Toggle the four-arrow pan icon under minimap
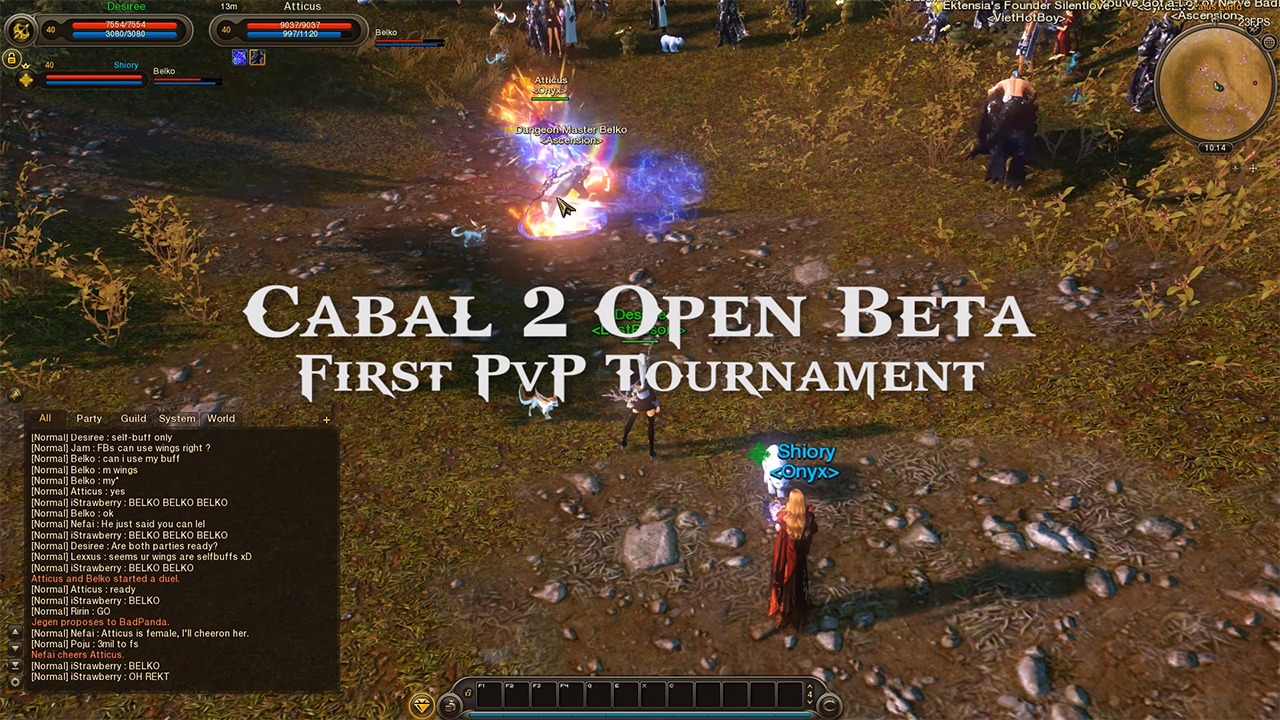The image size is (1280, 720). (x=1254, y=169)
